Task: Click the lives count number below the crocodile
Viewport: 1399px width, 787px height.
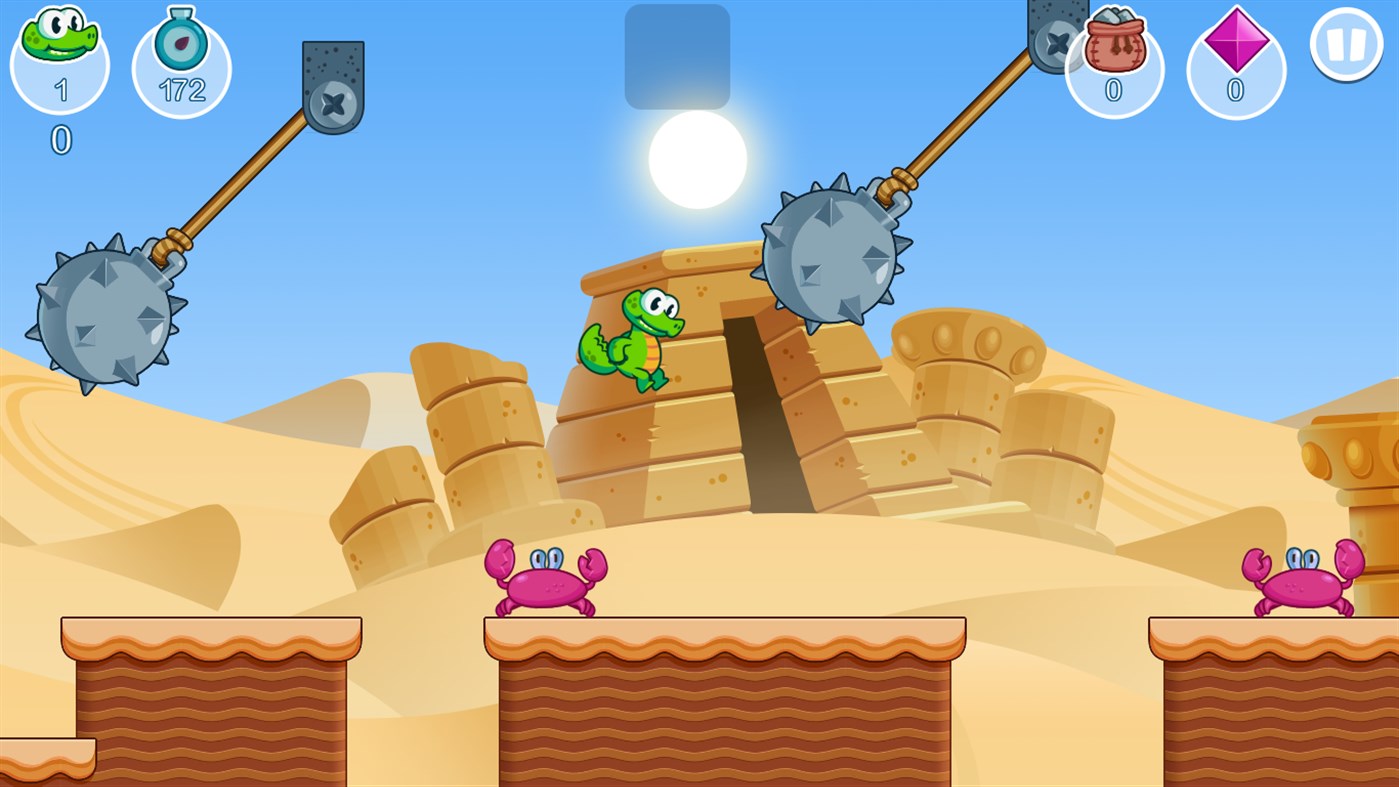Action: [x=59, y=142]
